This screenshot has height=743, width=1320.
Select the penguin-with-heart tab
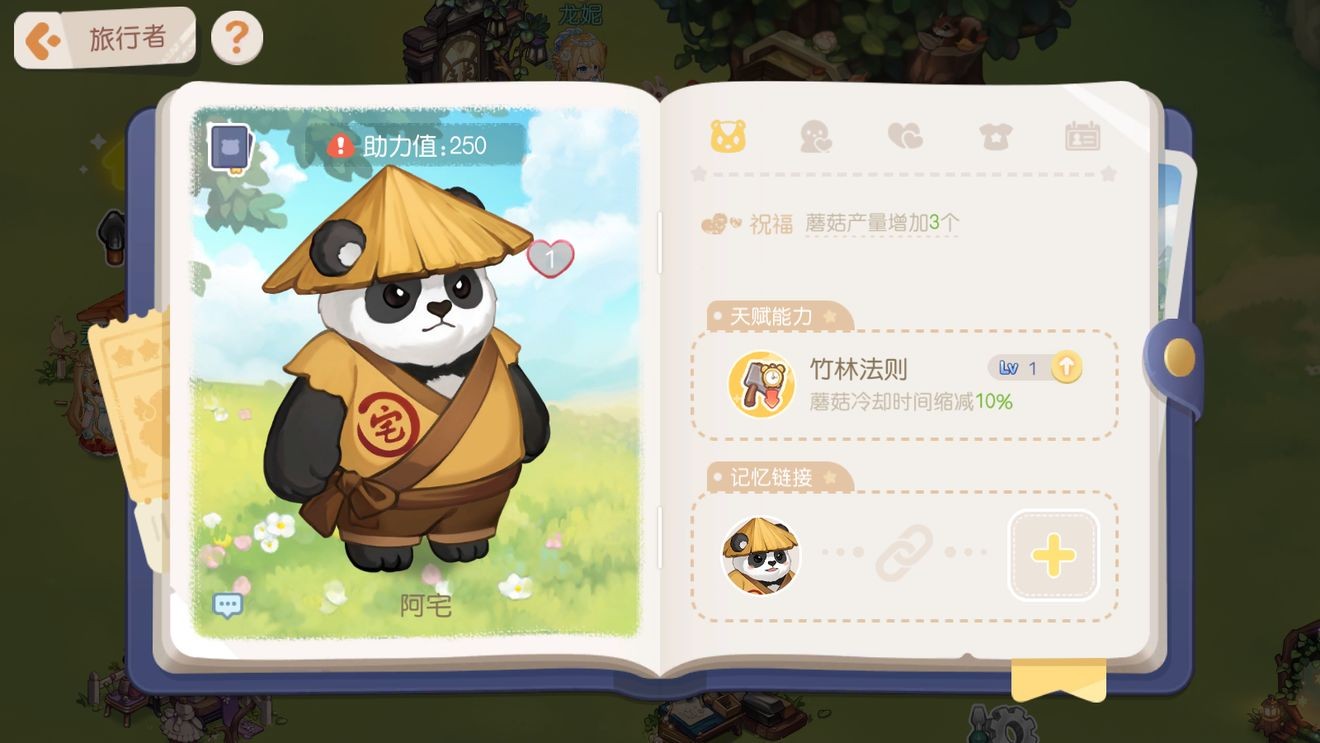pos(816,137)
